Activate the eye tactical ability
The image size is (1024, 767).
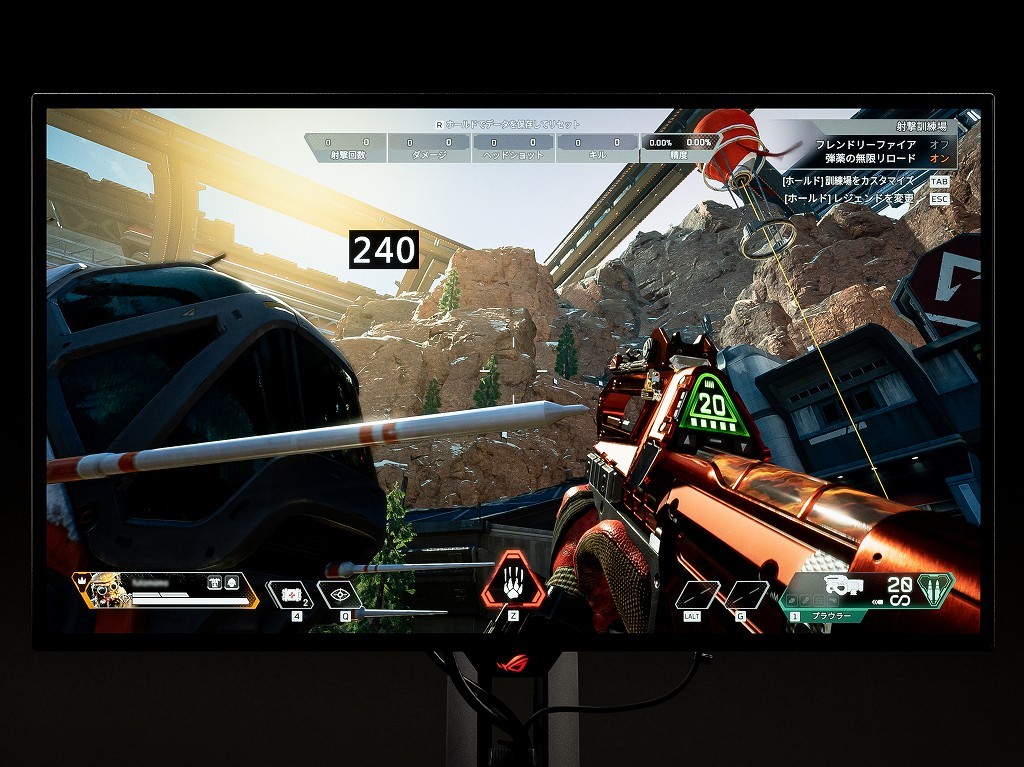click(x=339, y=594)
